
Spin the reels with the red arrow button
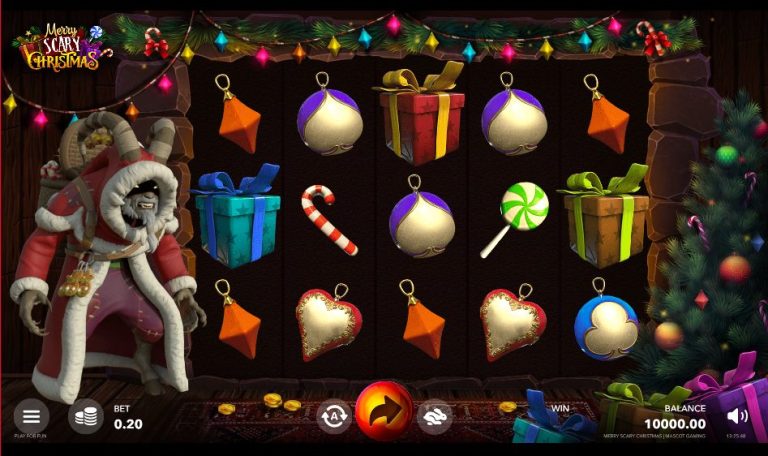[384, 410]
